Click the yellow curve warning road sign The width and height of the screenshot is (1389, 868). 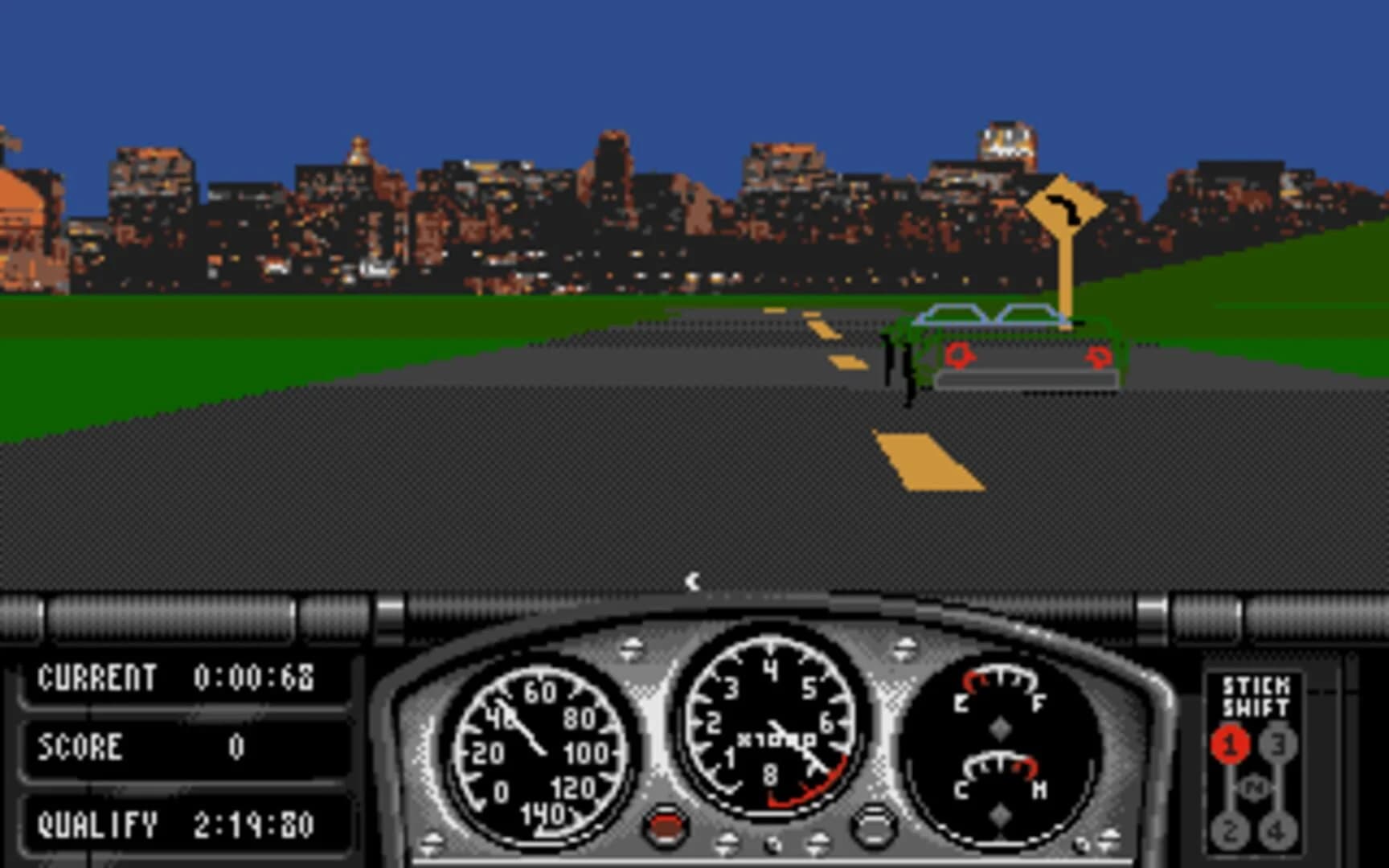pyautogui.click(x=1064, y=205)
